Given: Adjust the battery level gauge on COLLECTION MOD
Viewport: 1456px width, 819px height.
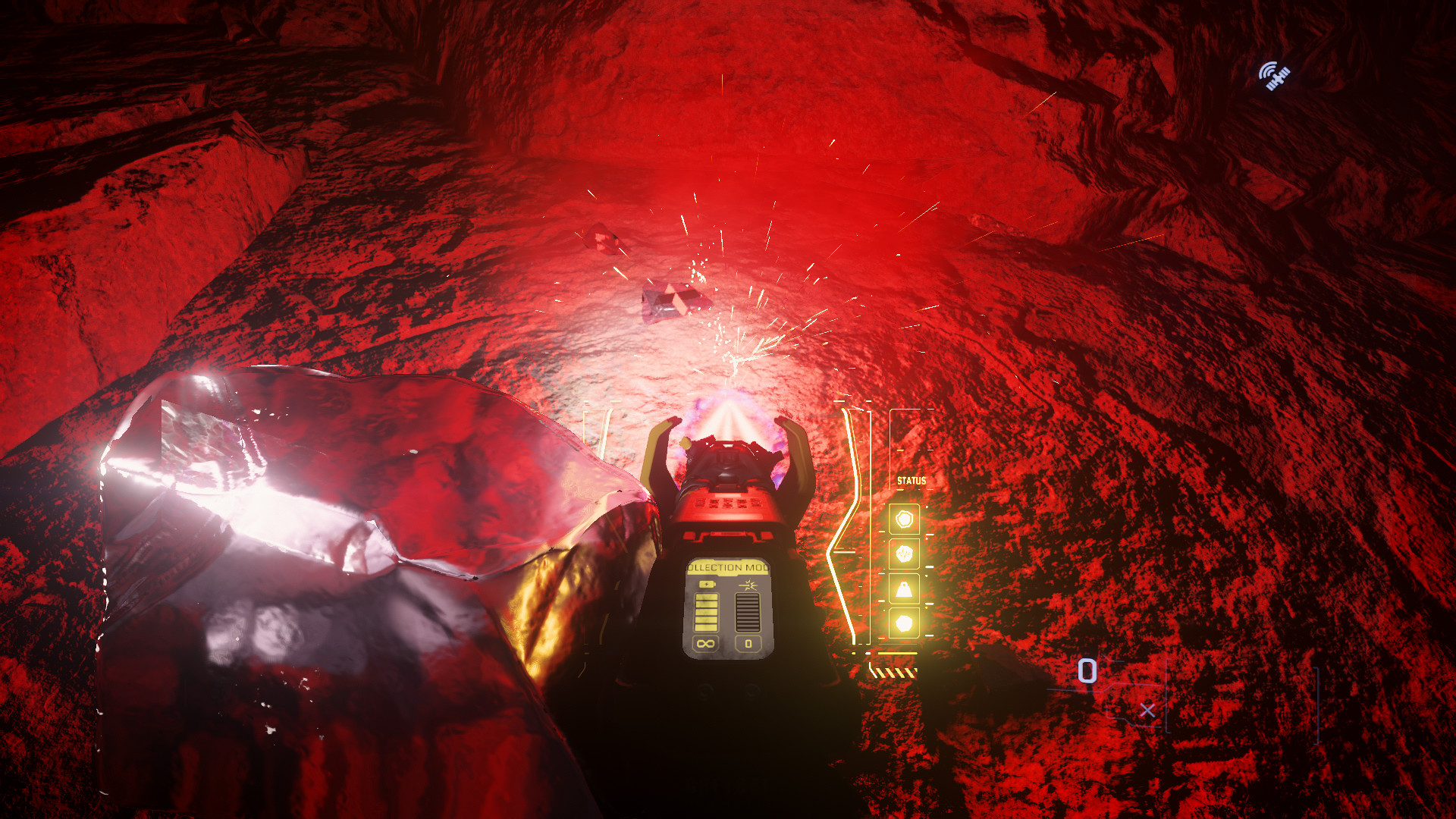Looking at the screenshot, I should click(707, 612).
